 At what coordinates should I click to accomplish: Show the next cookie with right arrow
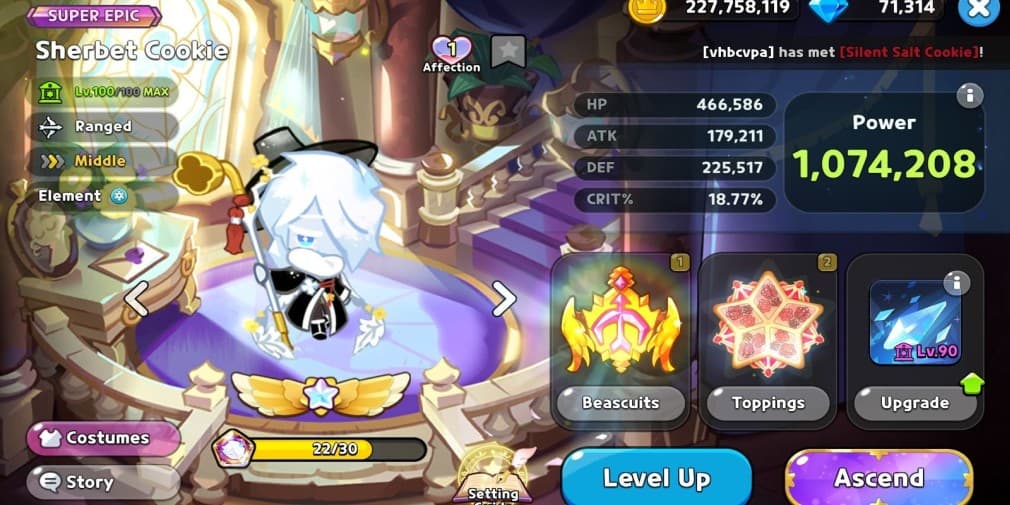(x=504, y=298)
